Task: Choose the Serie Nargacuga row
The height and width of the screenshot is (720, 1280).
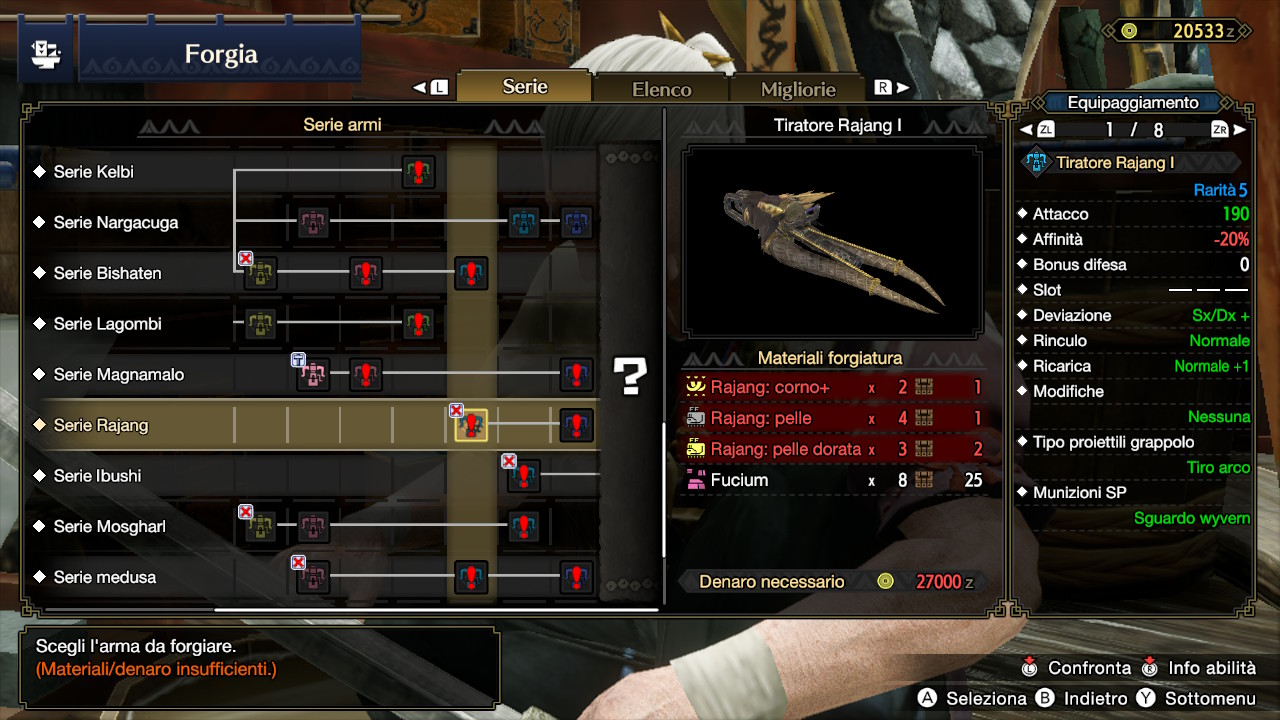Action: [x=116, y=223]
